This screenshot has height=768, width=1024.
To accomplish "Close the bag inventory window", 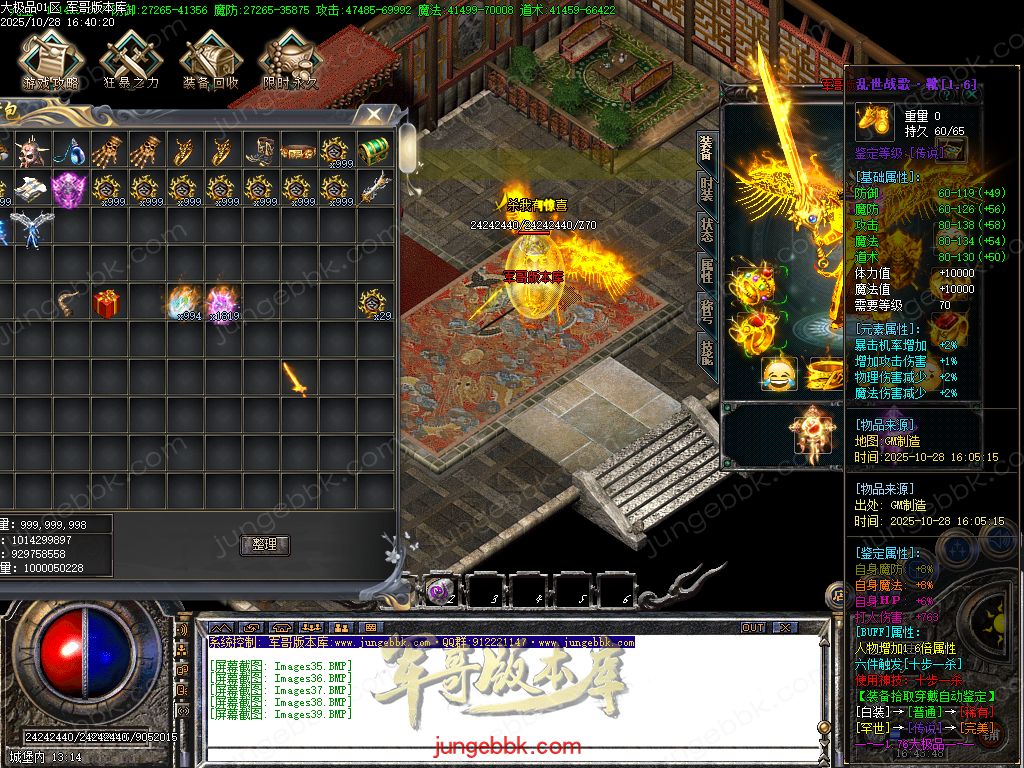I will click(x=373, y=115).
